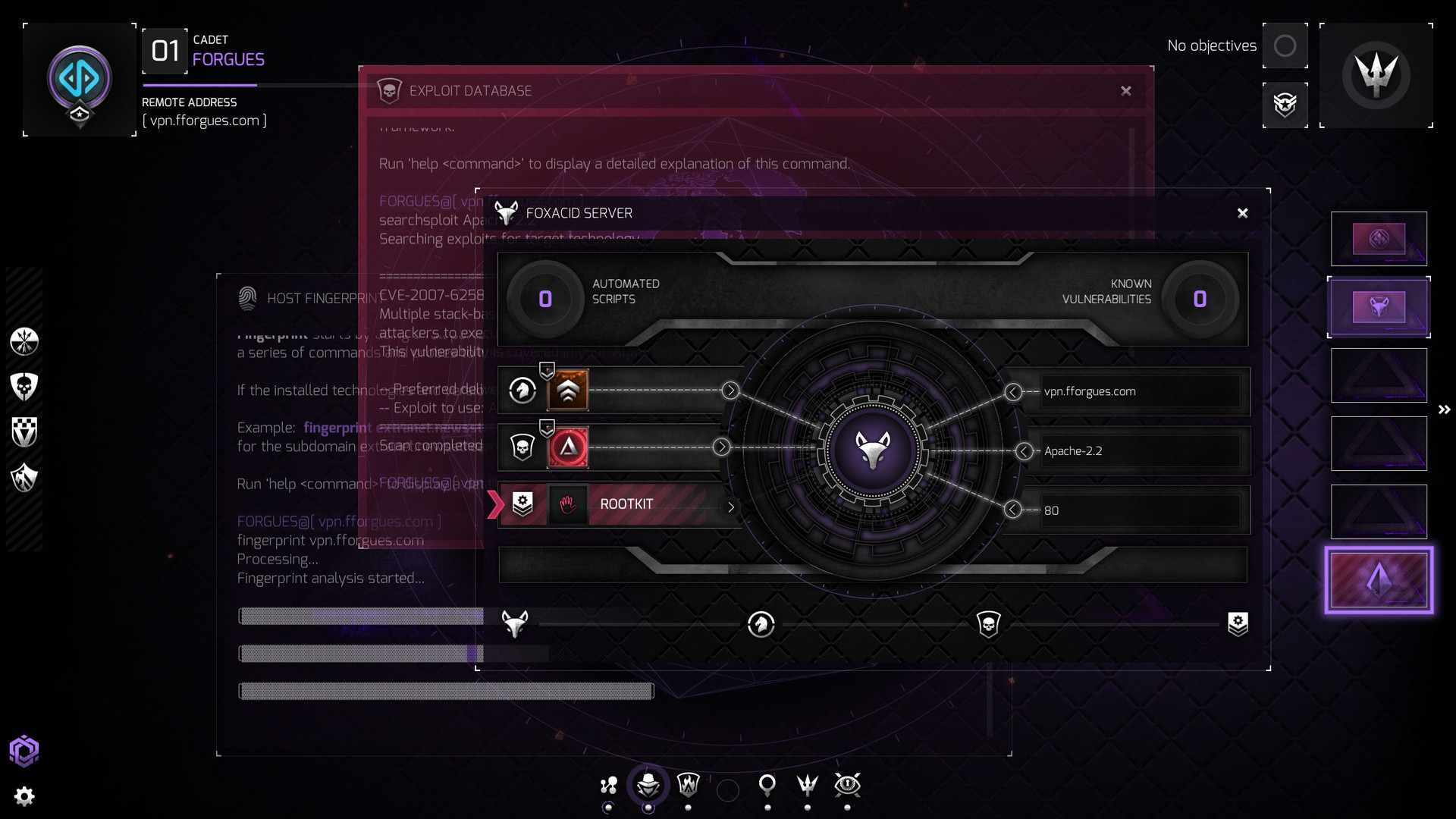This screenshot has width=1456, height=819.
Task: Toggle the red exploit slot in FoxAcid server
Action: [568, 447]
